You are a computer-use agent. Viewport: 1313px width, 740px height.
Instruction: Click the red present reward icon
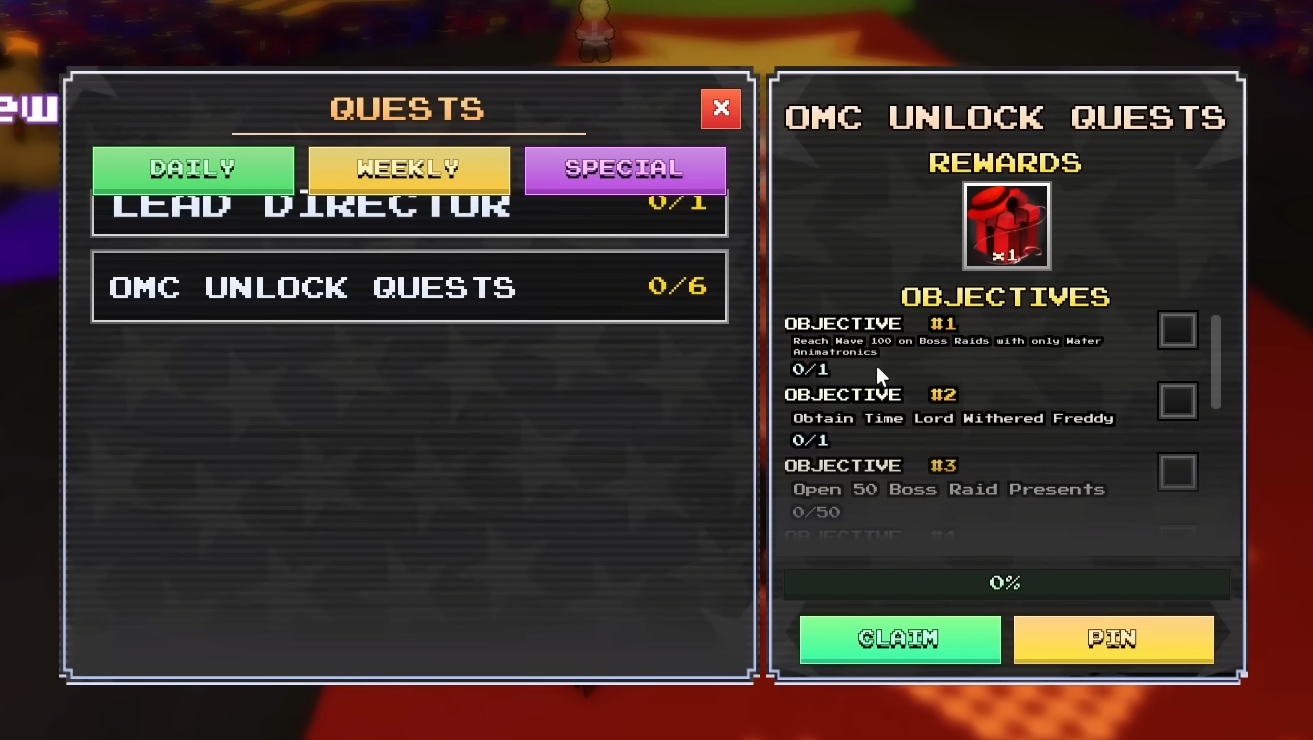pyautogui.click(x=1006, y=225)
